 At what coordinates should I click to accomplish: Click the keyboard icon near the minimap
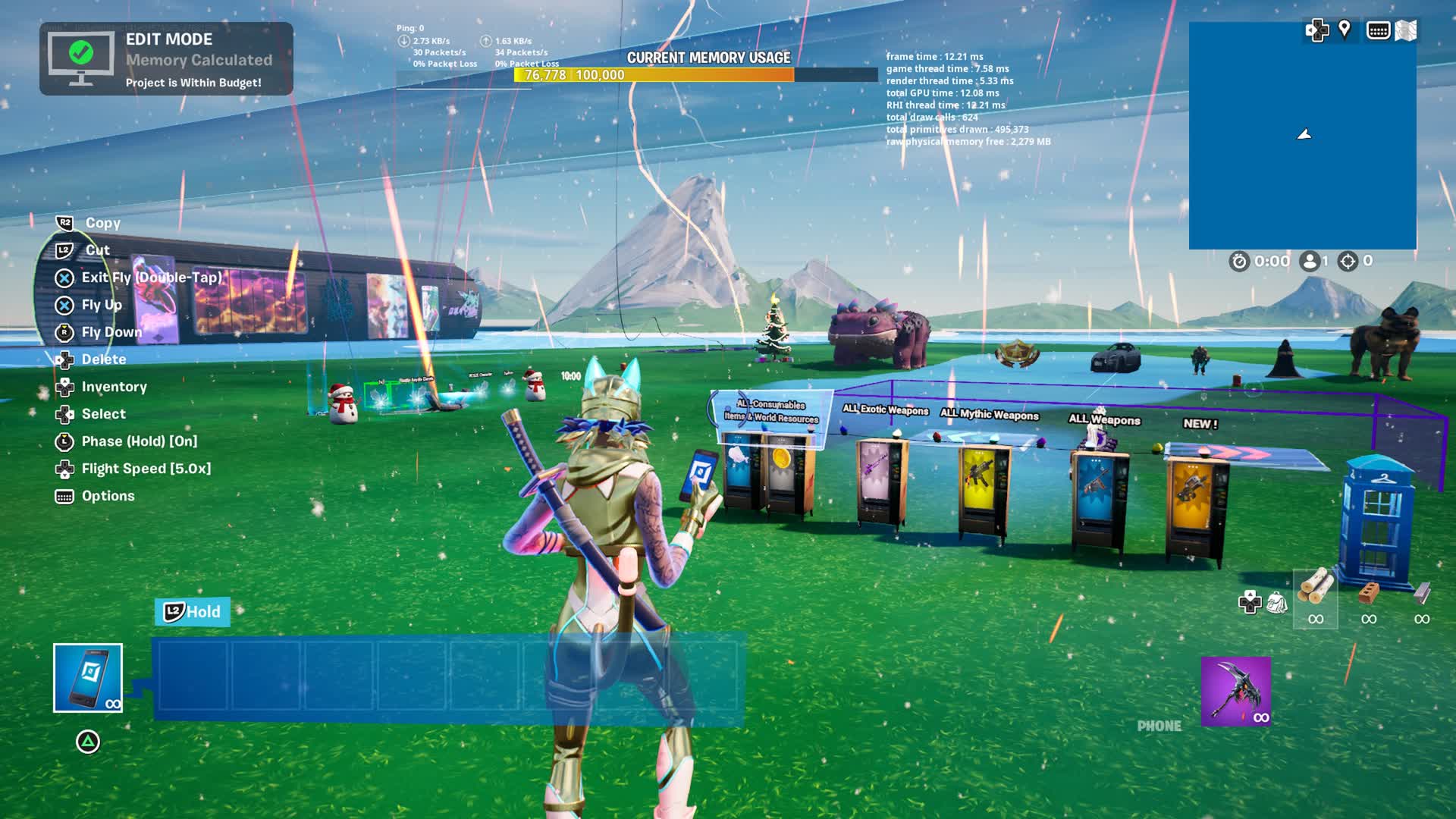1379,30
